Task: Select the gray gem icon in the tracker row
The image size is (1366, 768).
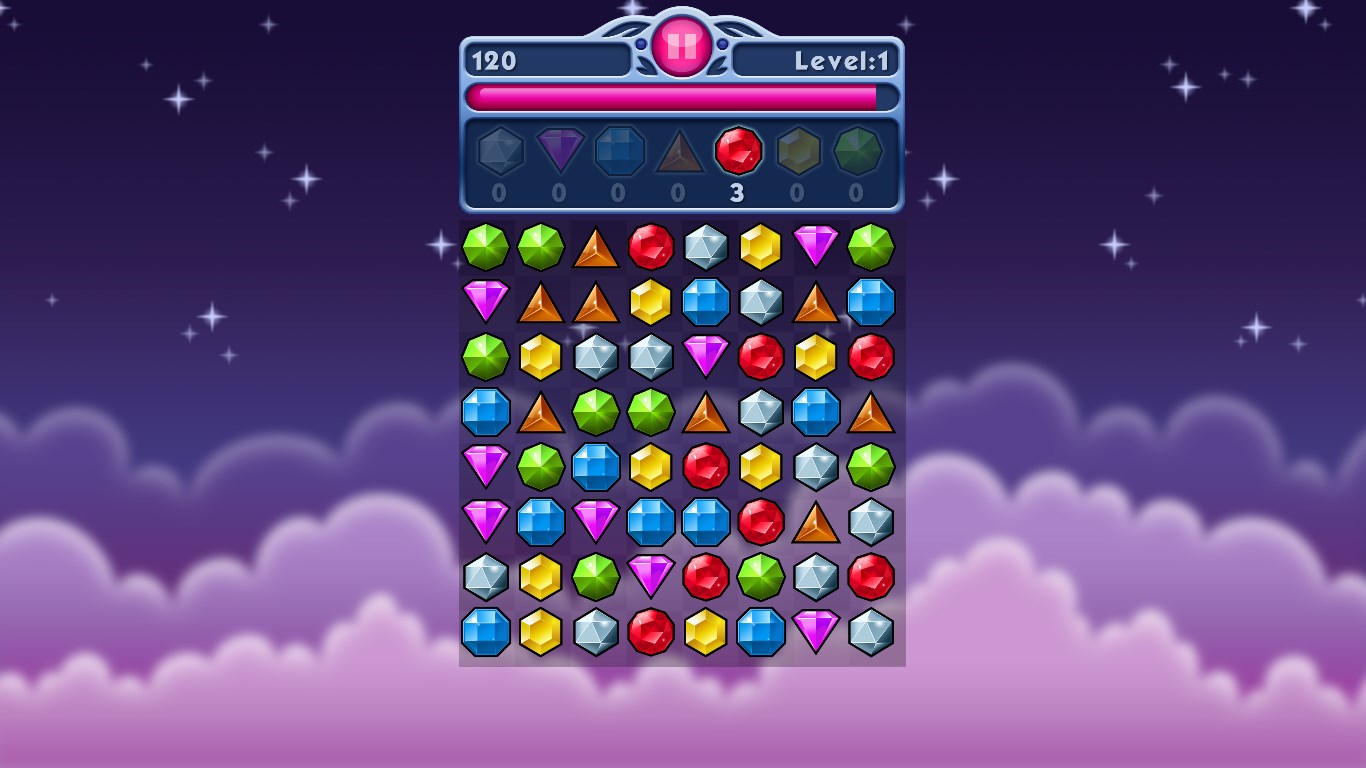Action: tap(501, 150)
